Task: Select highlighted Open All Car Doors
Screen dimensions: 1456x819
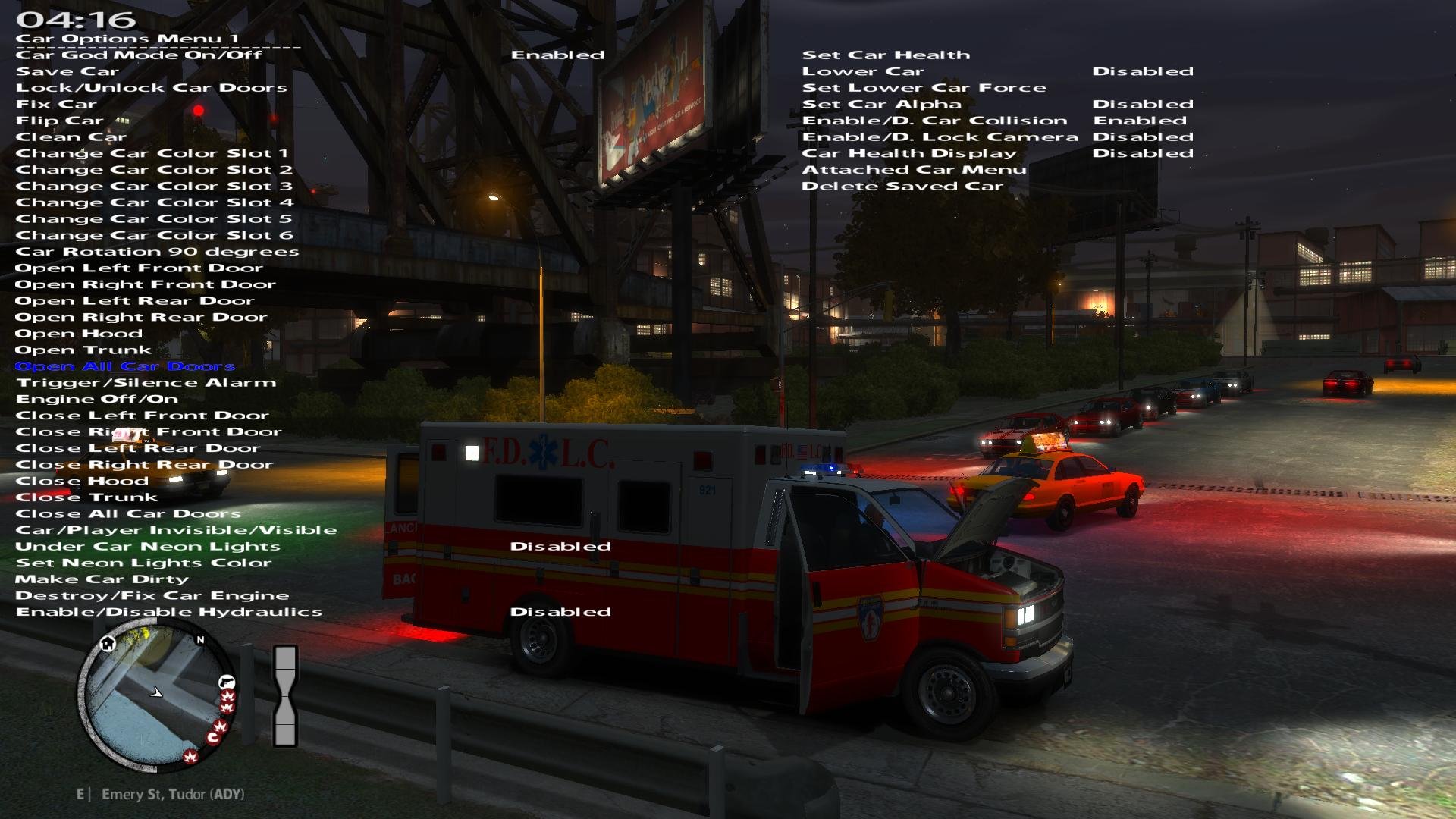Action: click(x=125, y=366)
